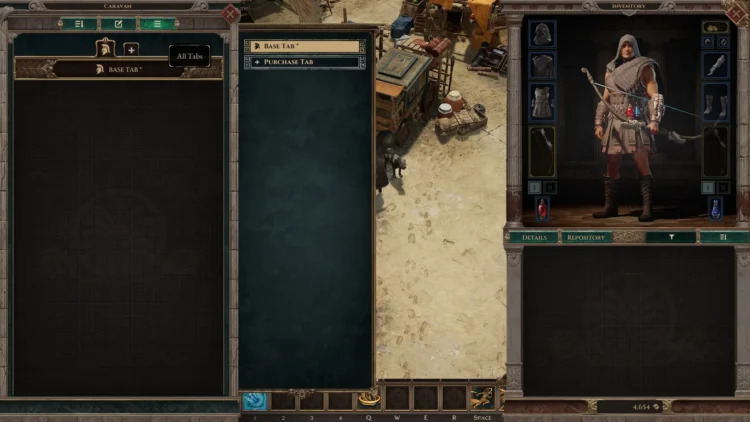Image resolution: width=750 pixels, height=422 pixels.
Task: Choose the Purchase Tab entry
Action: tap(305, 62)
